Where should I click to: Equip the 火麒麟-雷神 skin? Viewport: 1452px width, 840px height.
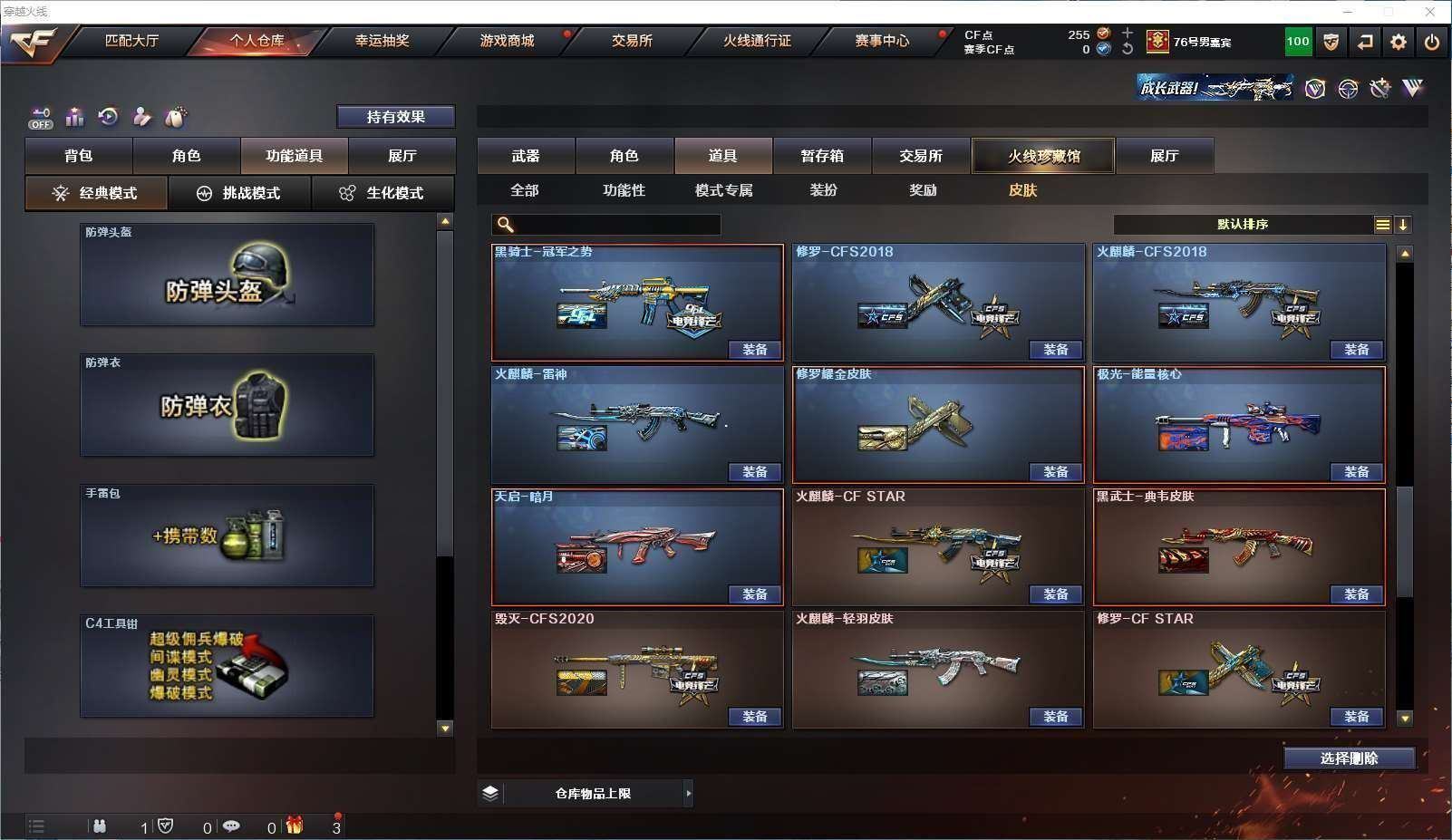[x=754, y=472]
